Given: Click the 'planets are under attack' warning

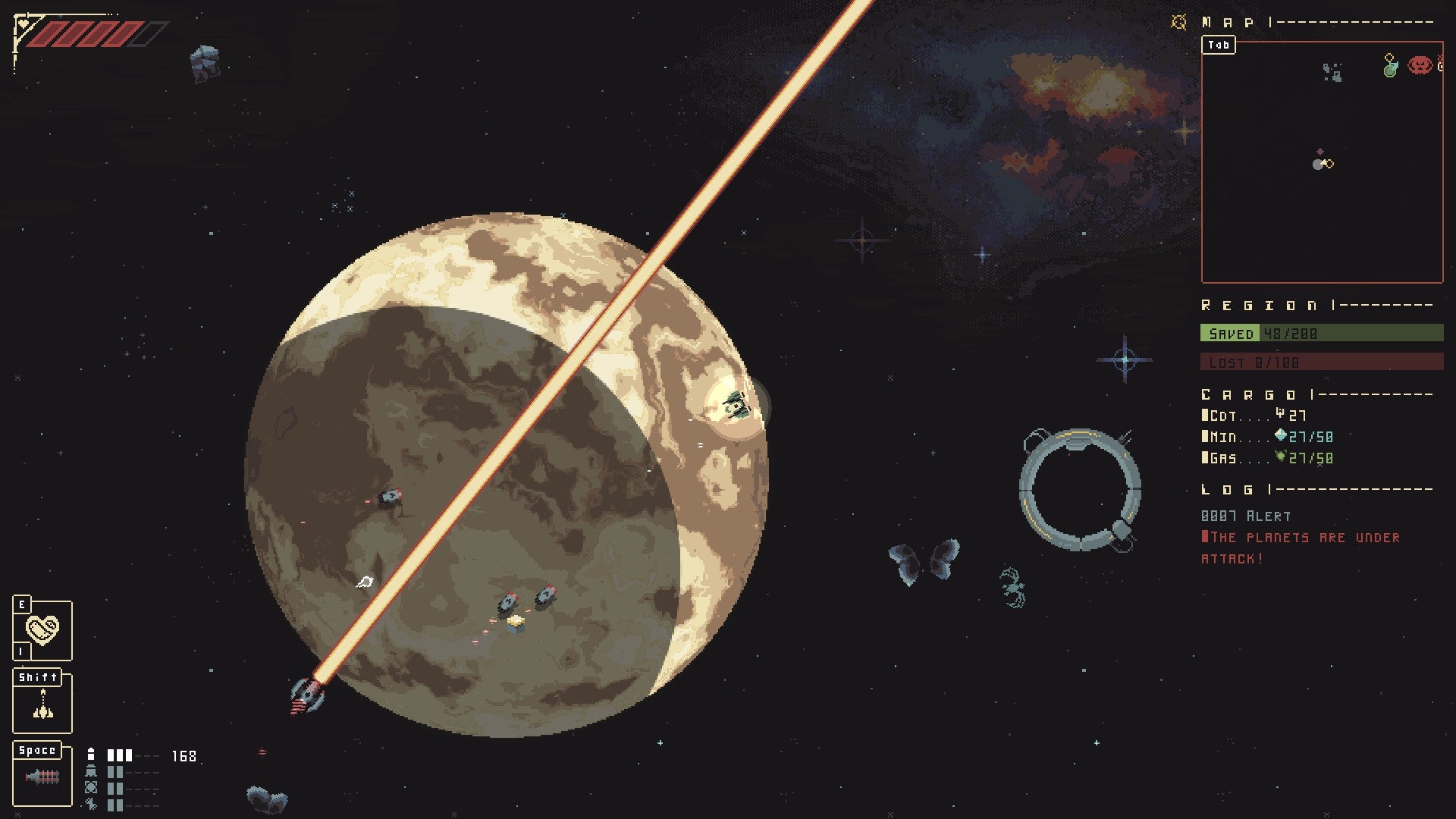Looking at the screenshot, I should (1301, 537).
